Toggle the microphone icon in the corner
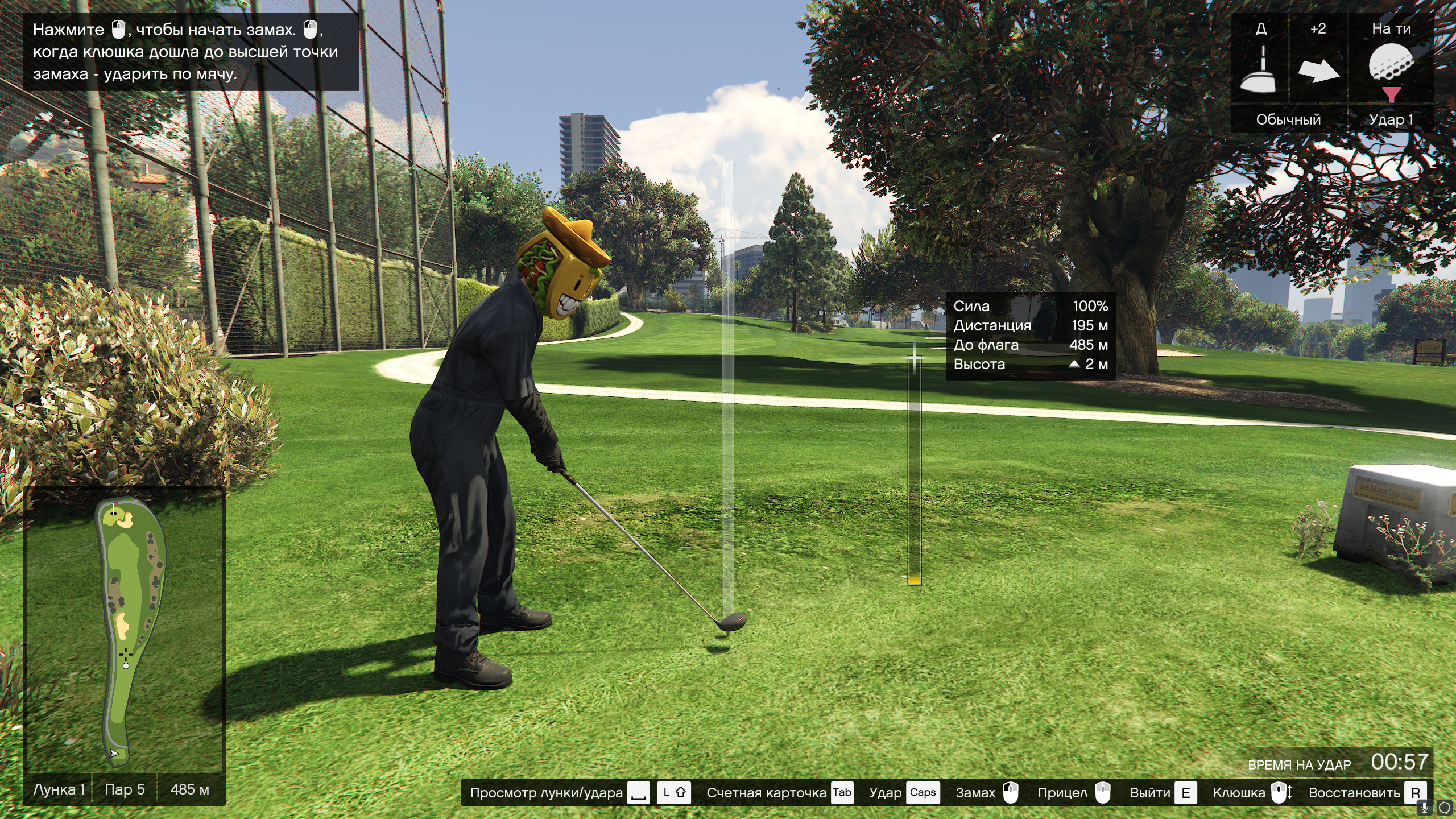This screenshot has height=819, width=1456. (1424, 807)
